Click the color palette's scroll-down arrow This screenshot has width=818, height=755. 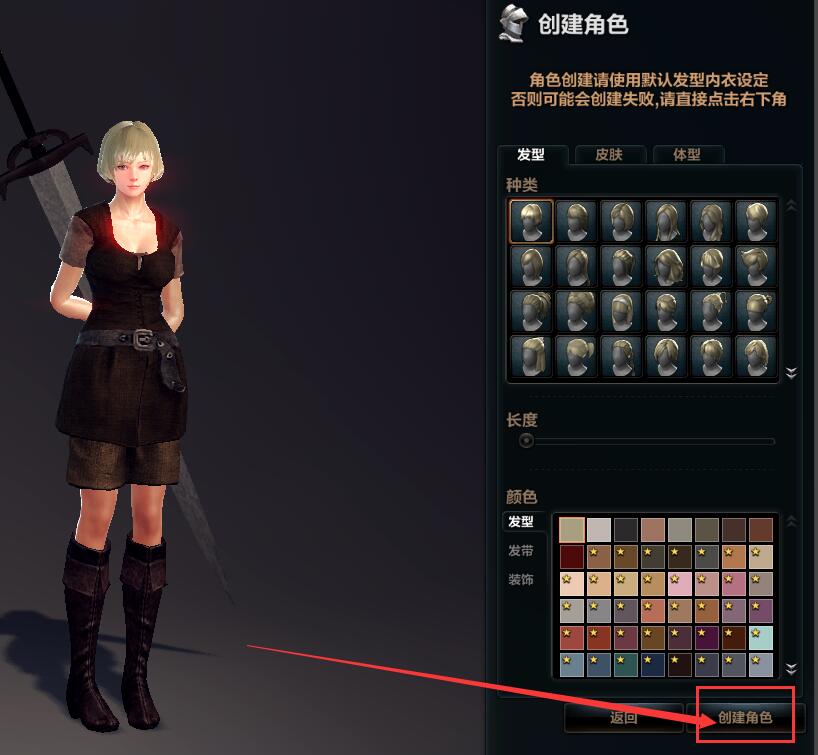pos(791,668)
